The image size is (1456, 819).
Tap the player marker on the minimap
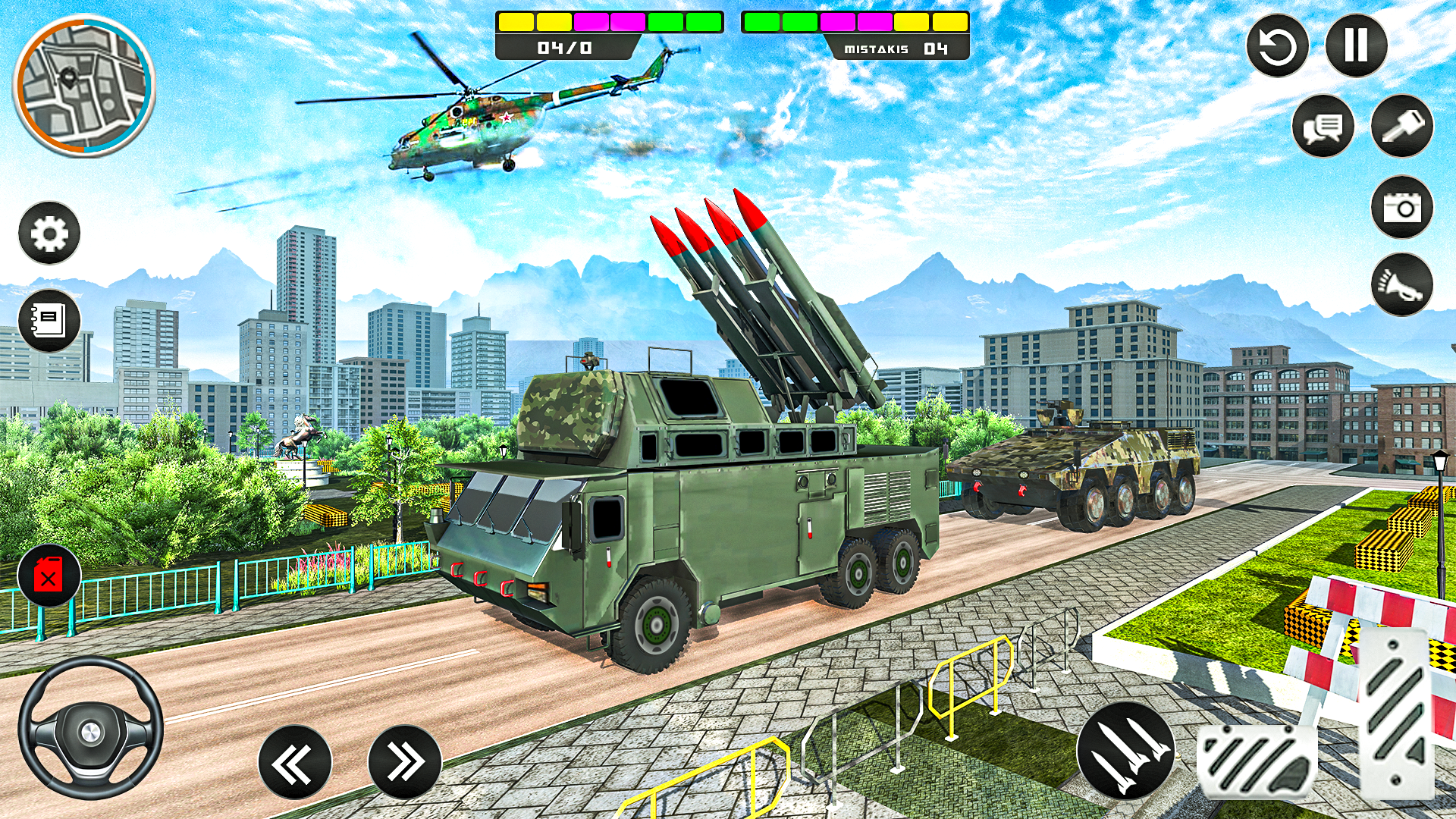point(70,76)
